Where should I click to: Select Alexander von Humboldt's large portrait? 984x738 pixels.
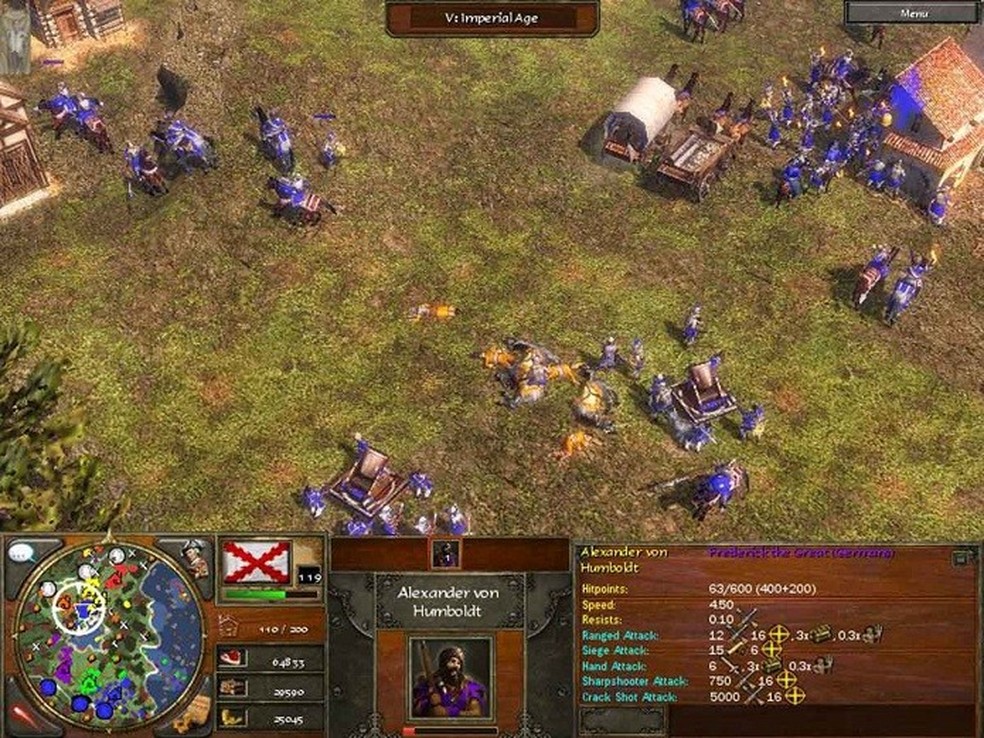click(x=450, y=677)
